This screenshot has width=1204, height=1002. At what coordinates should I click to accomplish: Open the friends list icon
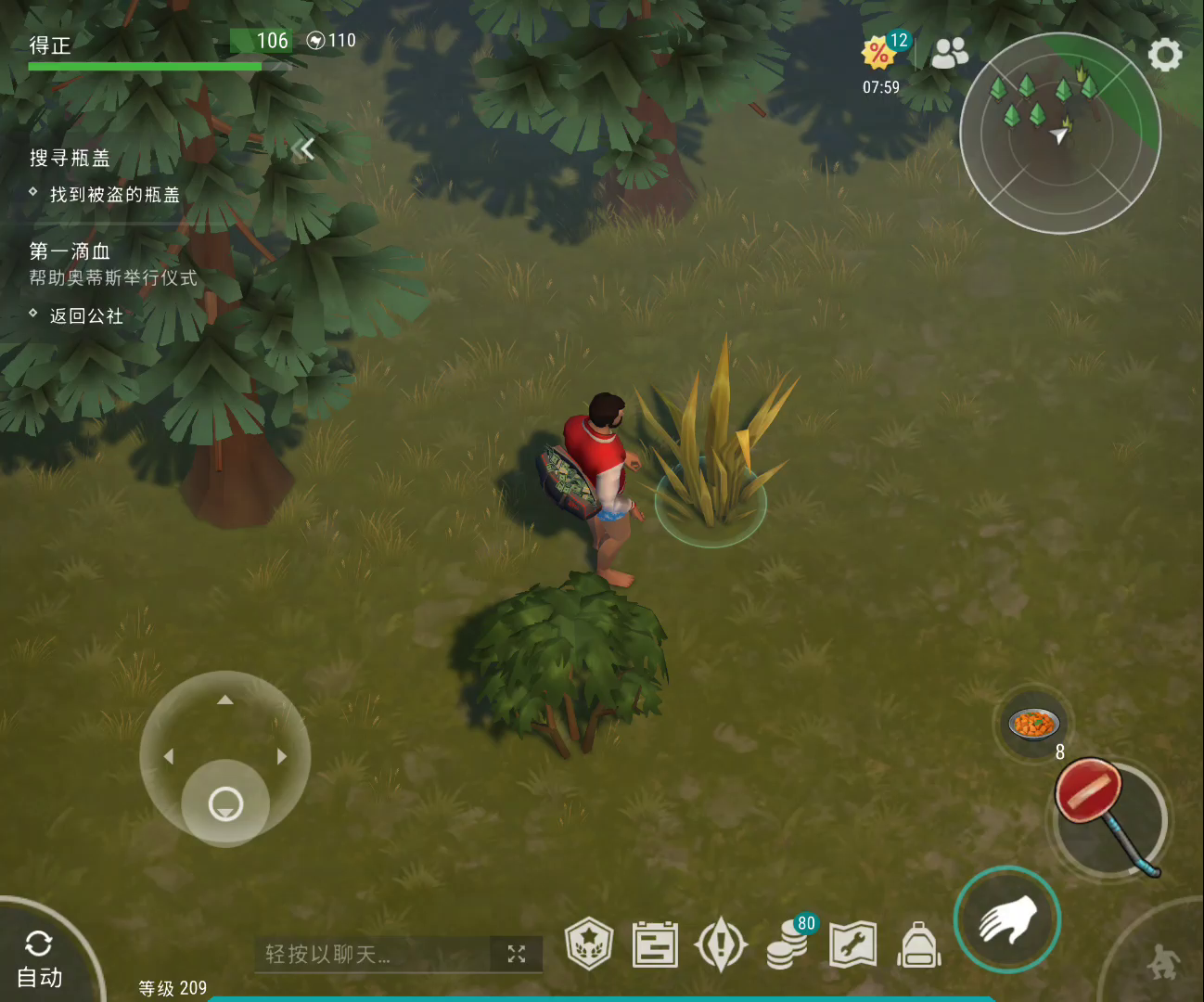click(949, 54)
